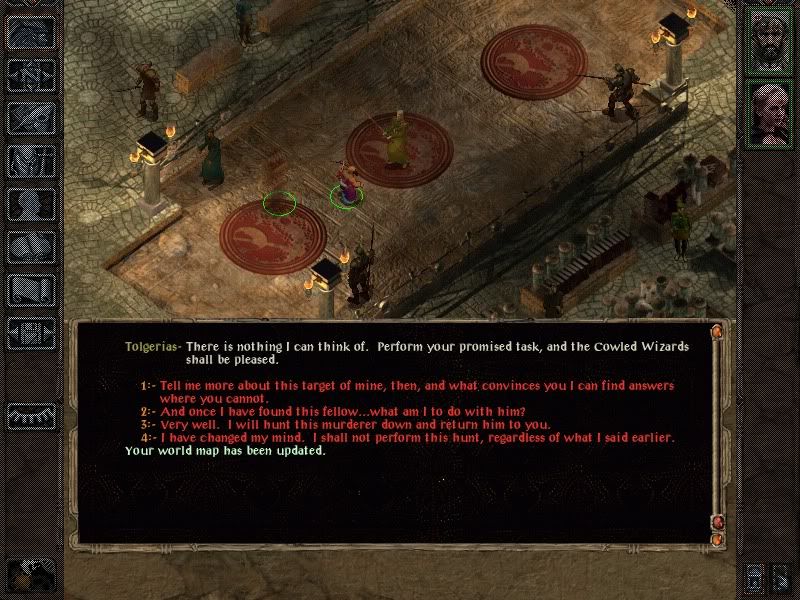This screenshot has height=600, width=800.
Task: Select the top party member portrait
Action: pyautogui.click(x=771, y=41)
